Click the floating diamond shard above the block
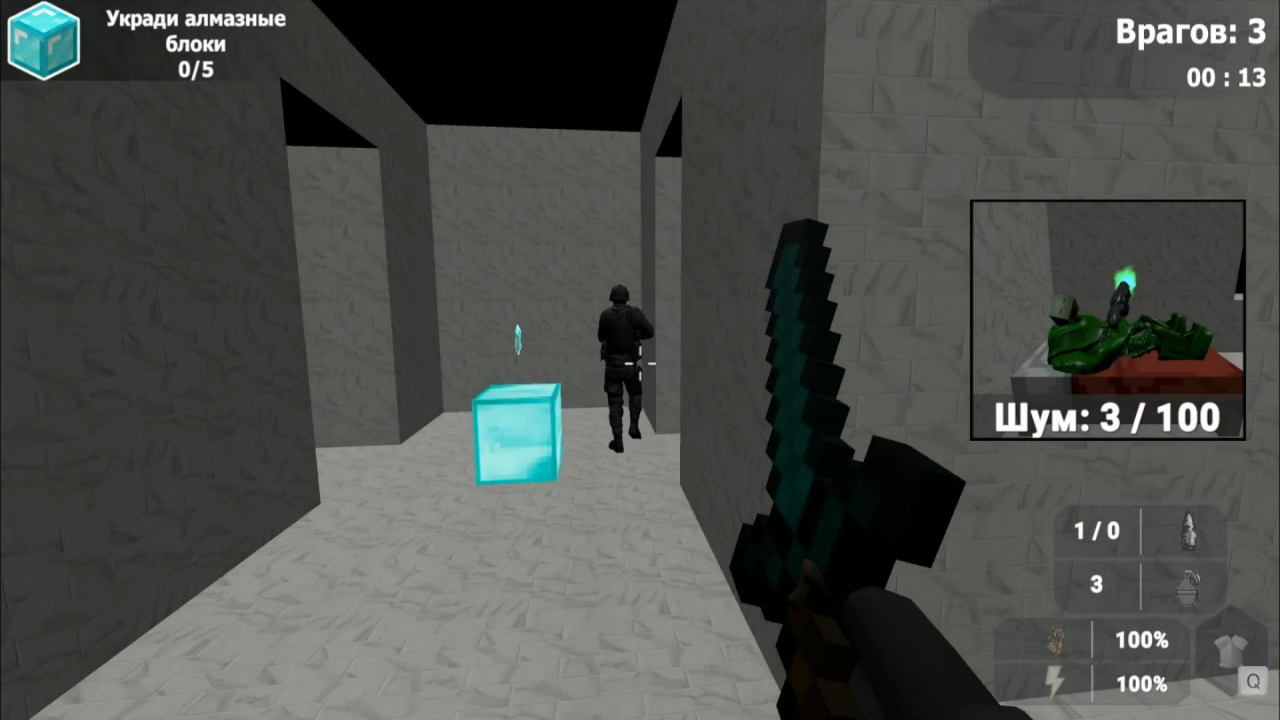1280x720 pixels. click(517, 339)
